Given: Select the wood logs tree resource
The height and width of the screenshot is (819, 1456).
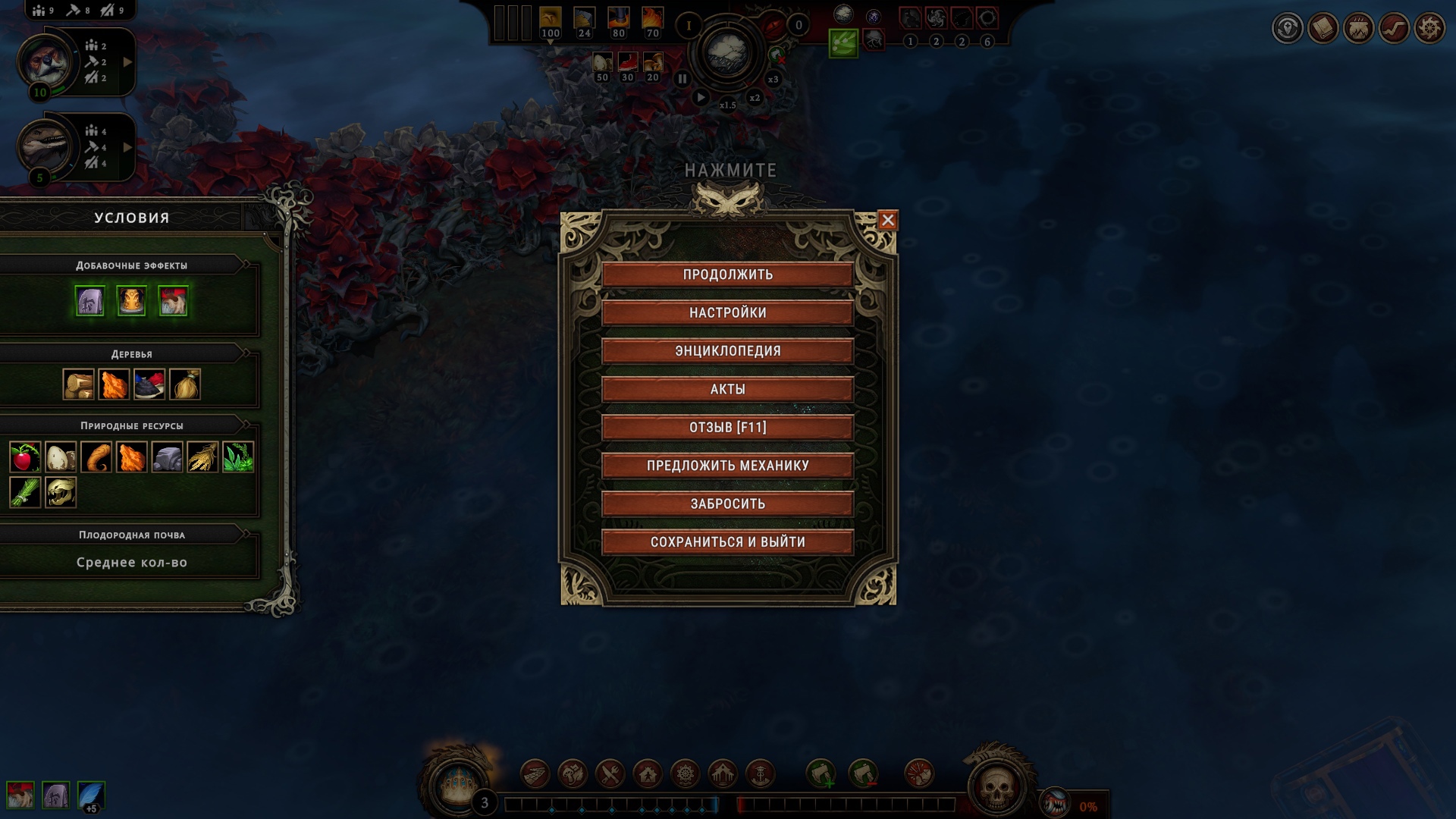Looking at the screenshot, I should tap(78, 384).
